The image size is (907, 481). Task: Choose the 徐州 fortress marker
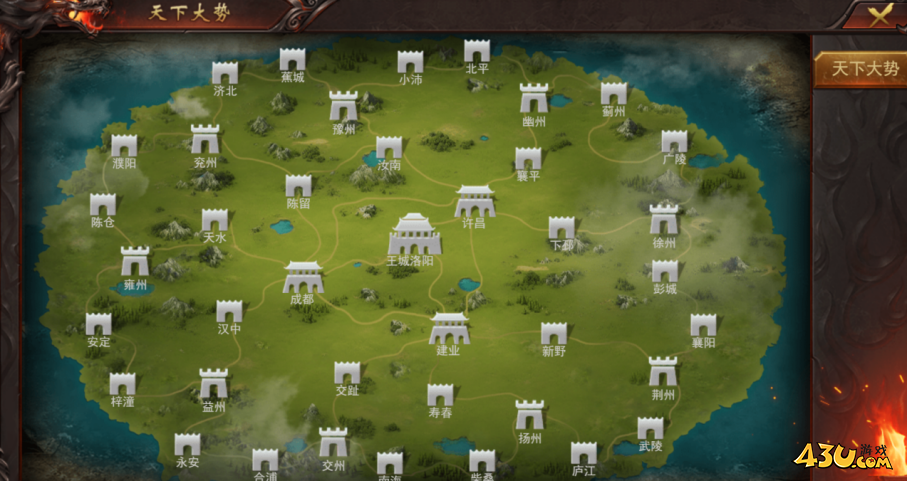coord(664,220)
